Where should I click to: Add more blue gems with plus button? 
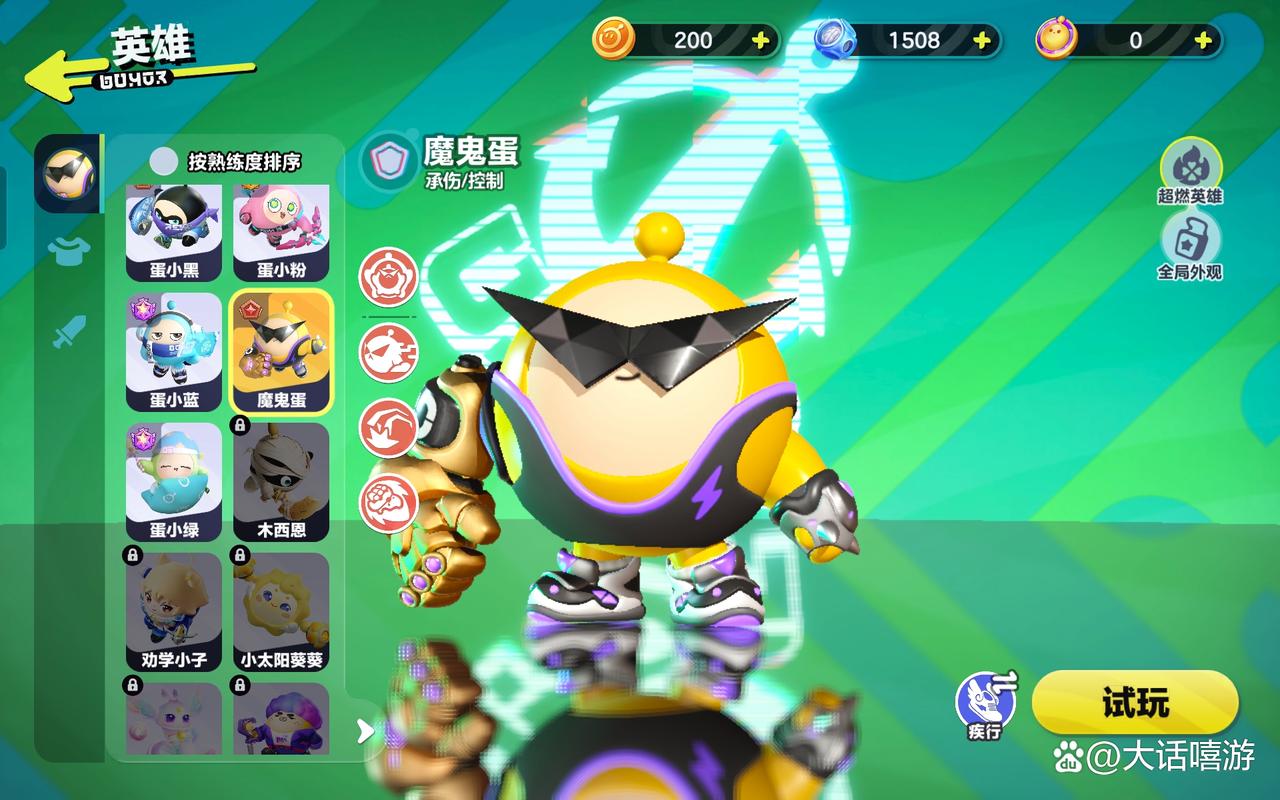(982, 40)
